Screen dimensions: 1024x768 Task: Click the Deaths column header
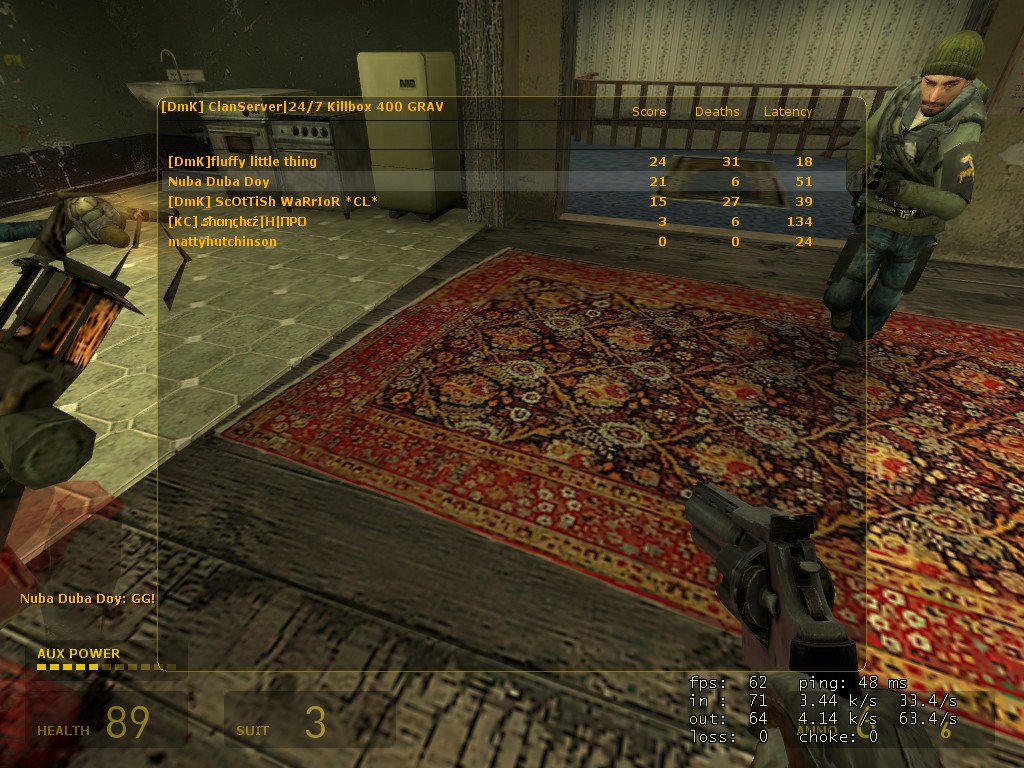click(x=717, y=112)
